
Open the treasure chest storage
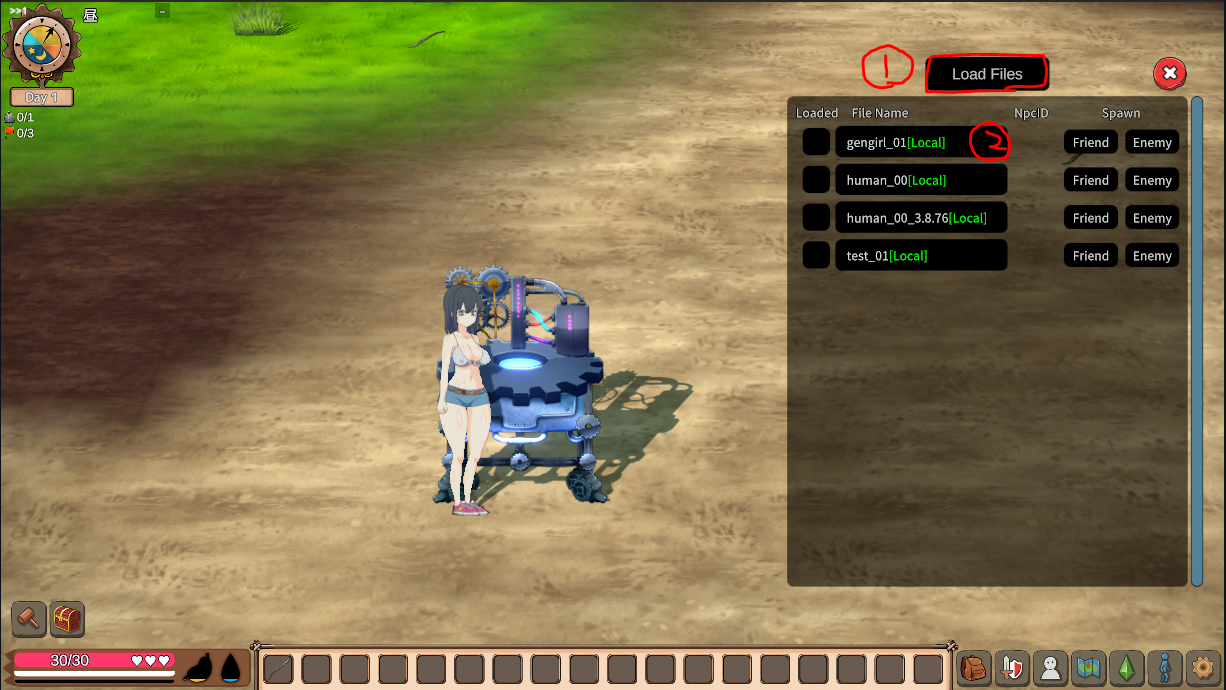[x=67, y=619]
